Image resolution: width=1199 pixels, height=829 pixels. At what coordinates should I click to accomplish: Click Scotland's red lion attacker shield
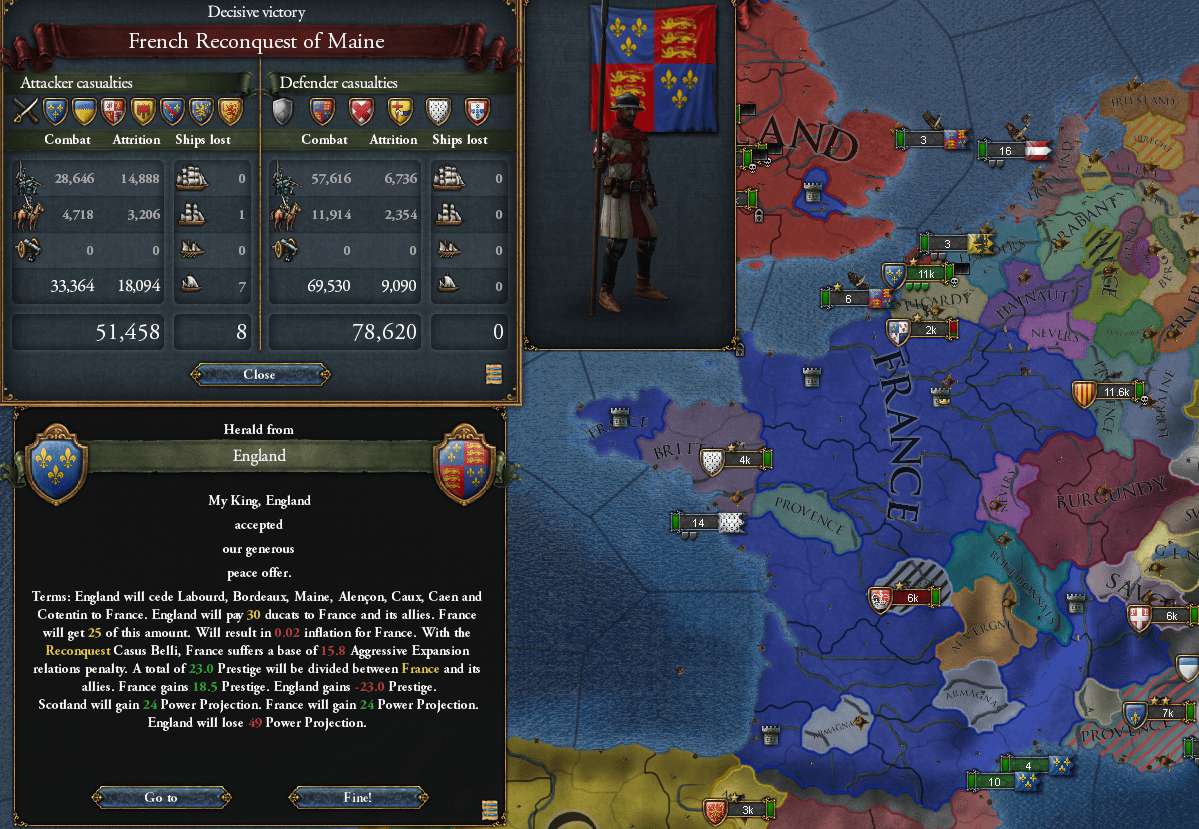click(231, 109)
